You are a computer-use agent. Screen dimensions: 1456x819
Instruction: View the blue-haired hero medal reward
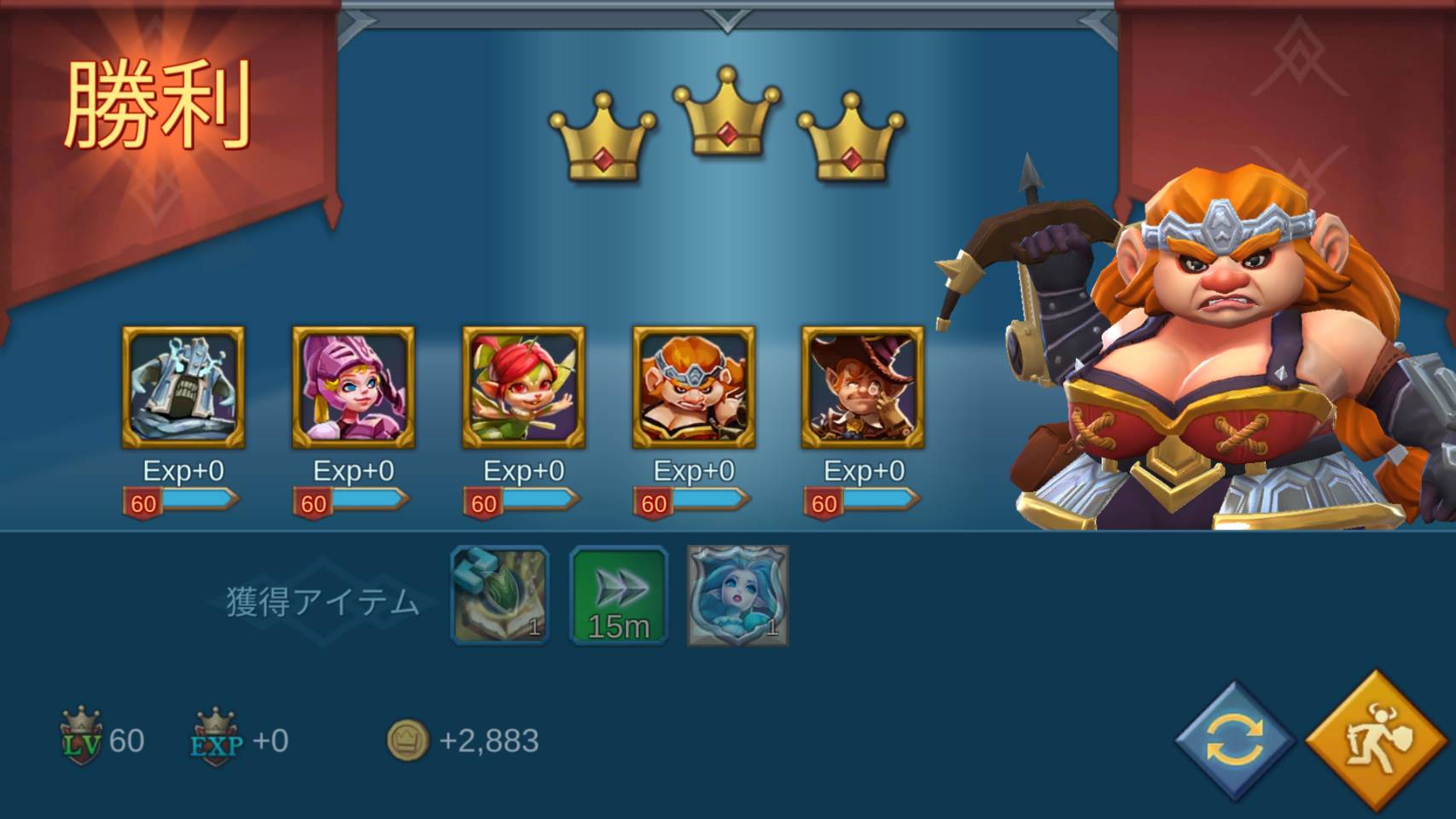738,595
